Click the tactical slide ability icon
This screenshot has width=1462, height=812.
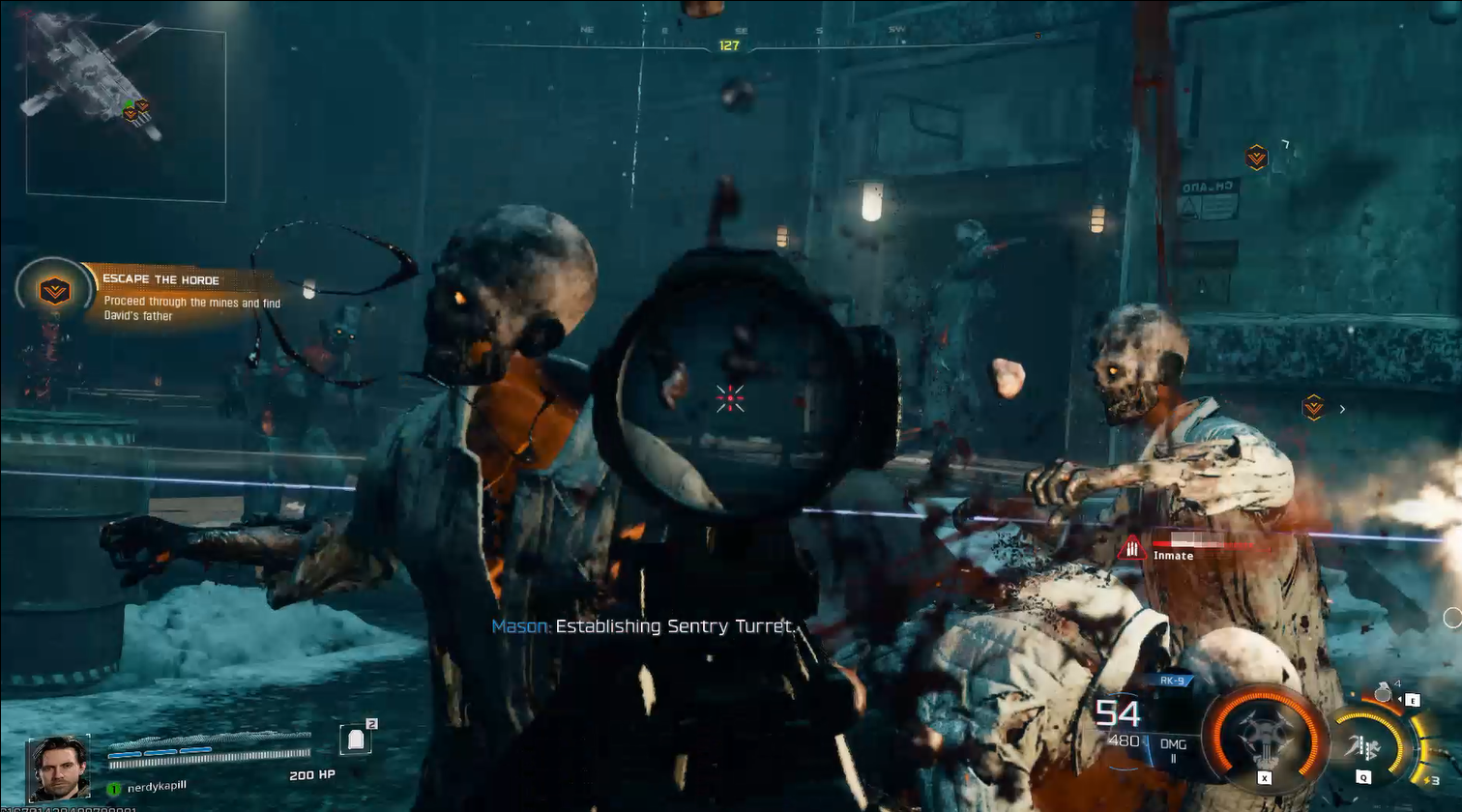1365,748
